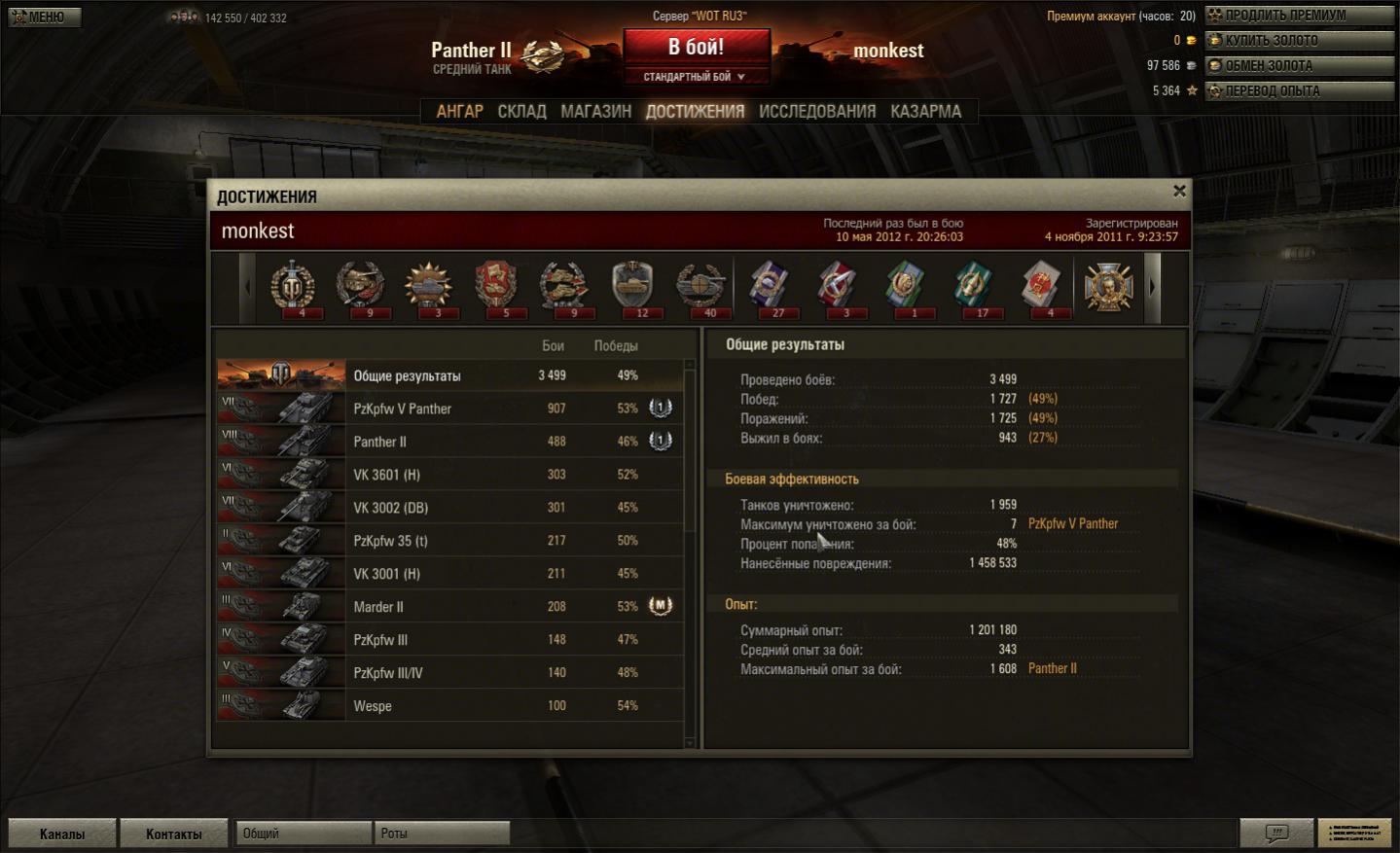Close the Достижения window

1179,191
